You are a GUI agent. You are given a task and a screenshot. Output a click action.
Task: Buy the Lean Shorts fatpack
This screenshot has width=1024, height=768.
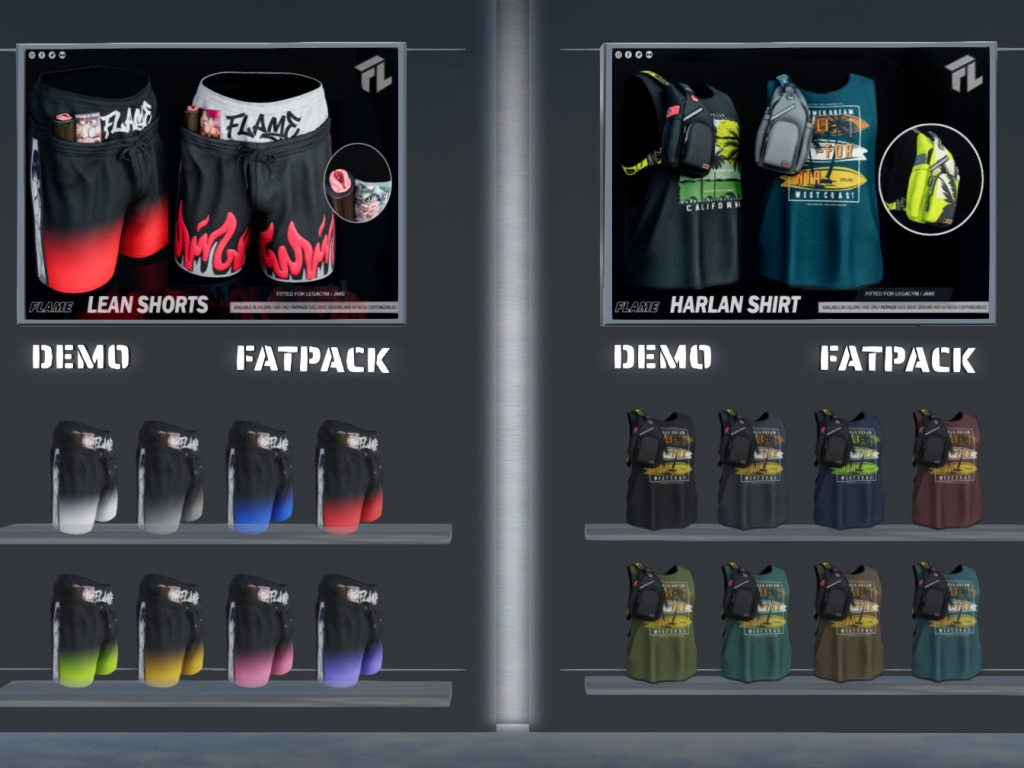312,359
